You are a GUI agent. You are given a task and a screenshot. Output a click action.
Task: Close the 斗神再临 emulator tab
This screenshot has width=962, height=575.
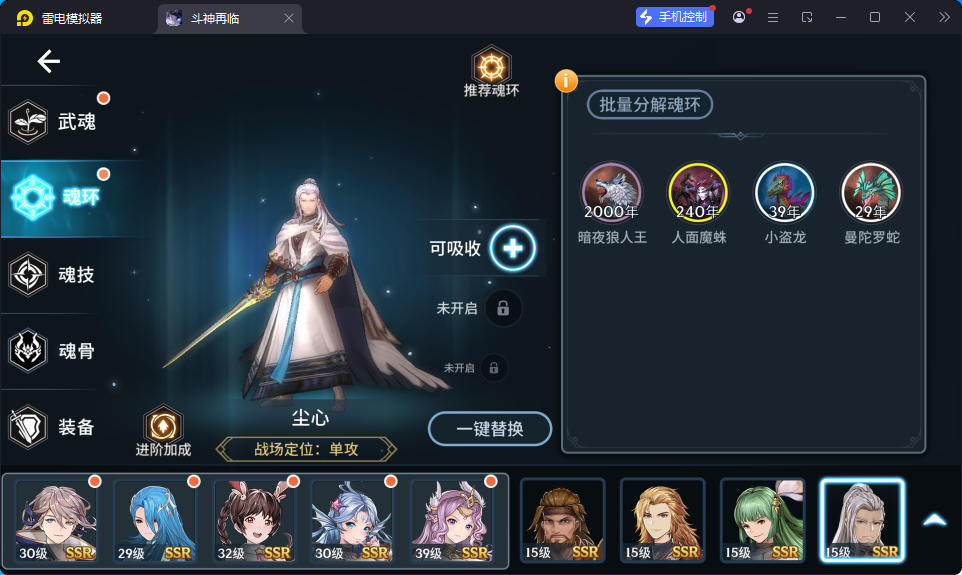coord(289,18)
